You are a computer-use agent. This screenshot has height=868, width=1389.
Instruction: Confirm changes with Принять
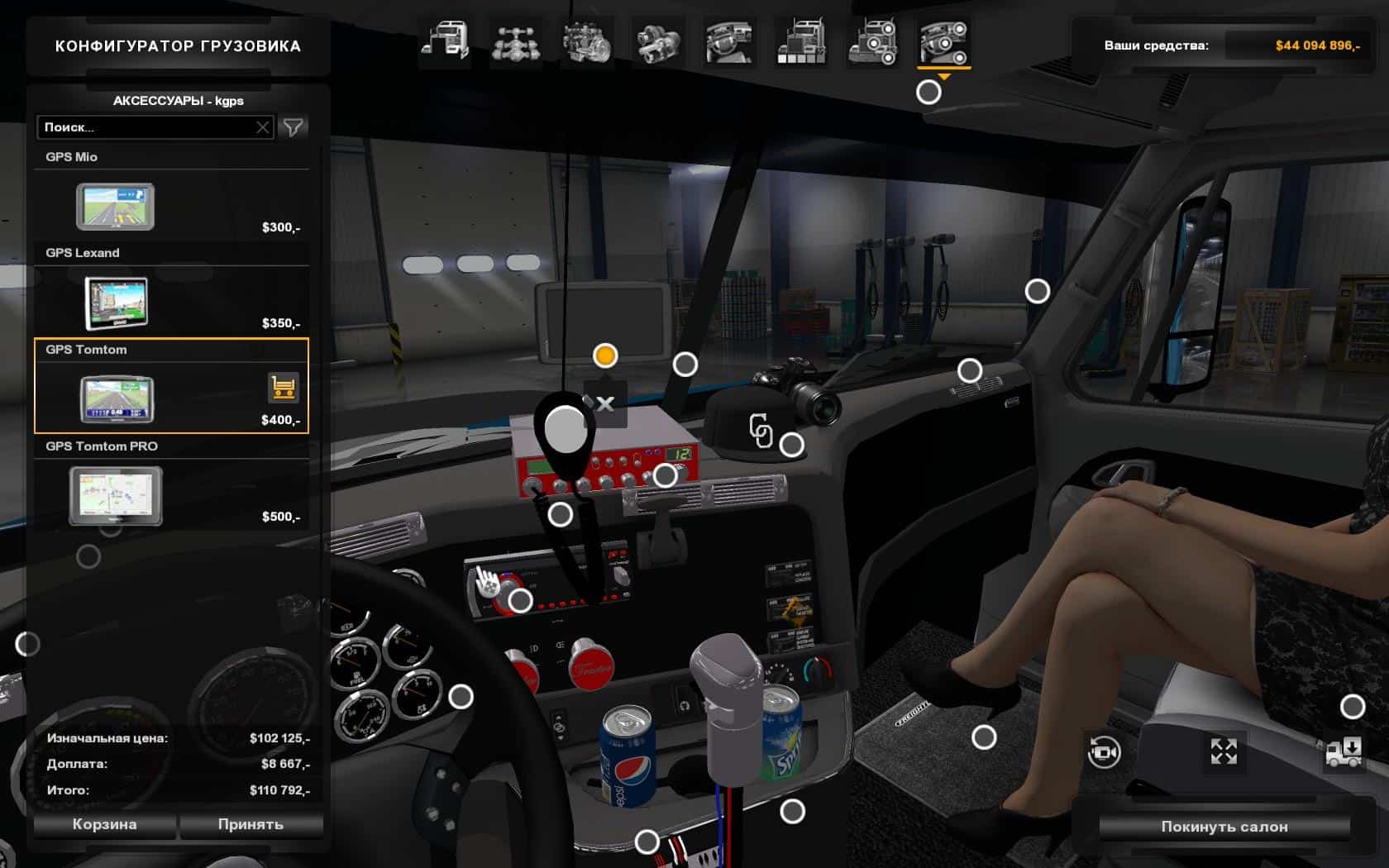pyautogui.click(x=251, y=824)
